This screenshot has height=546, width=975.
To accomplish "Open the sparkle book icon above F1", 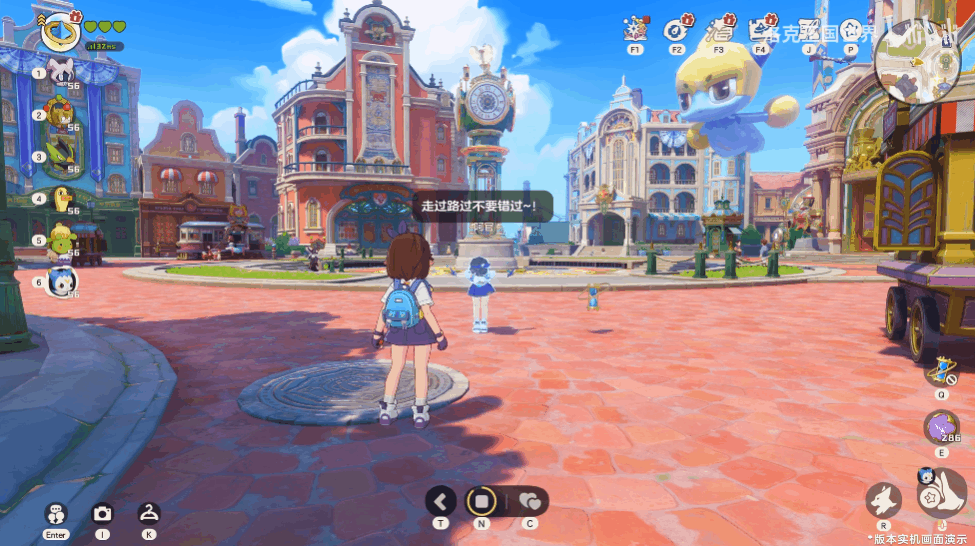I will [x=635, y=29].
